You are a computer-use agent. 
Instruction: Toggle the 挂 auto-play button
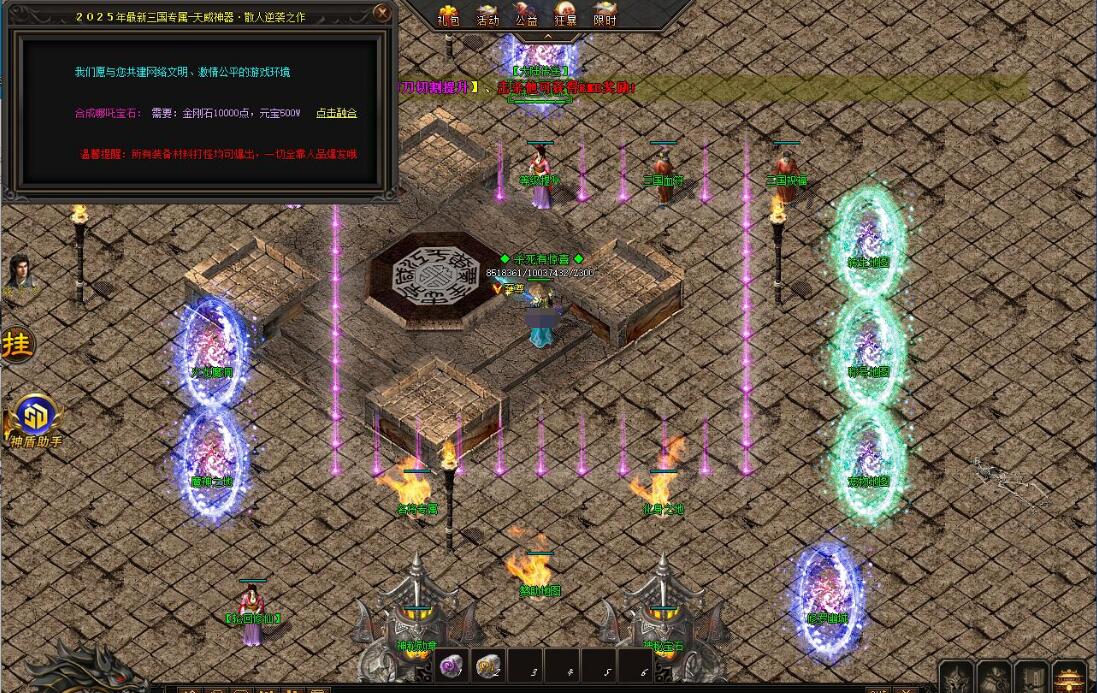tap(17, 344)
